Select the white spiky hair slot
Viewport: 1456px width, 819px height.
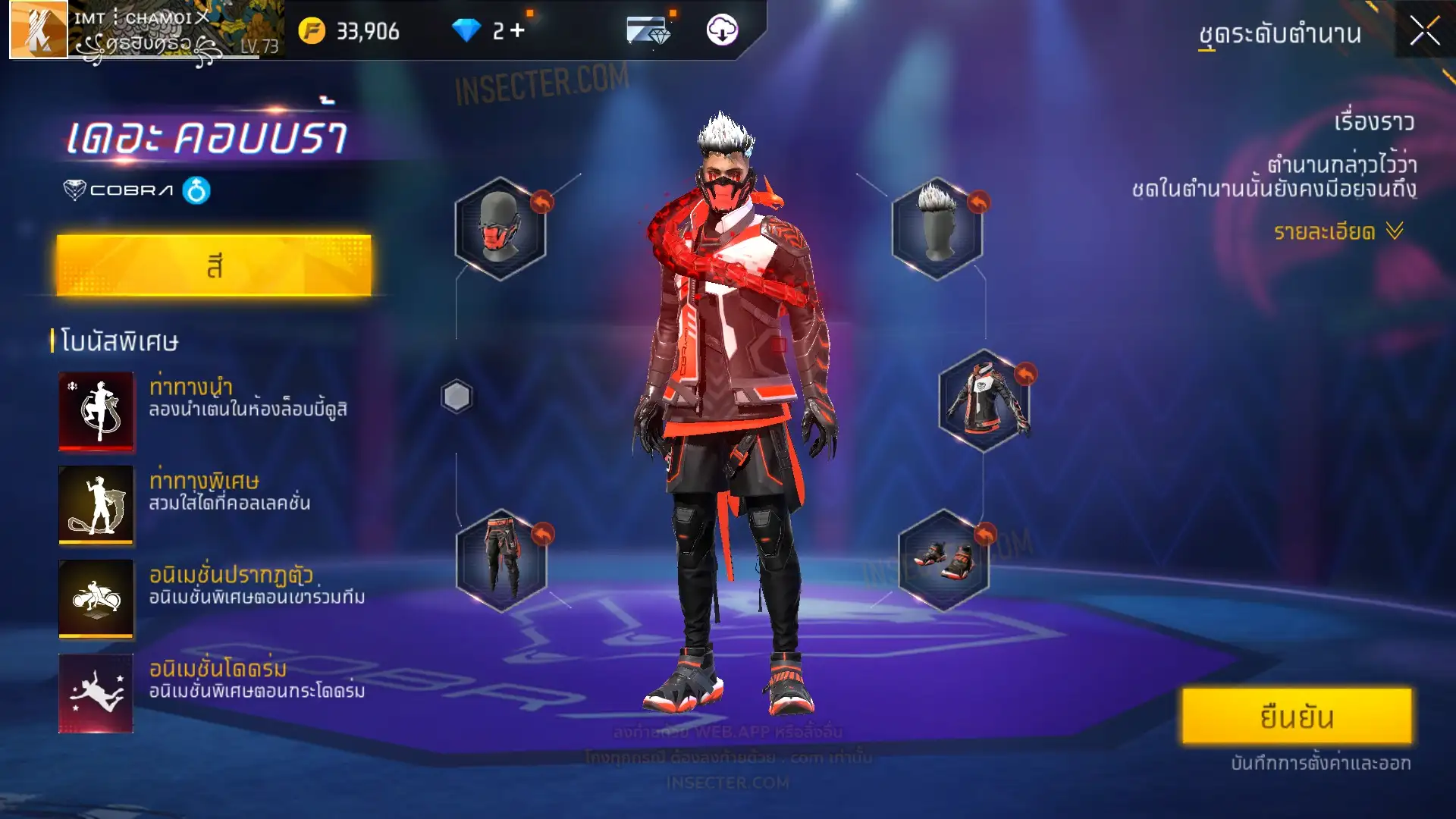point(937,228)
